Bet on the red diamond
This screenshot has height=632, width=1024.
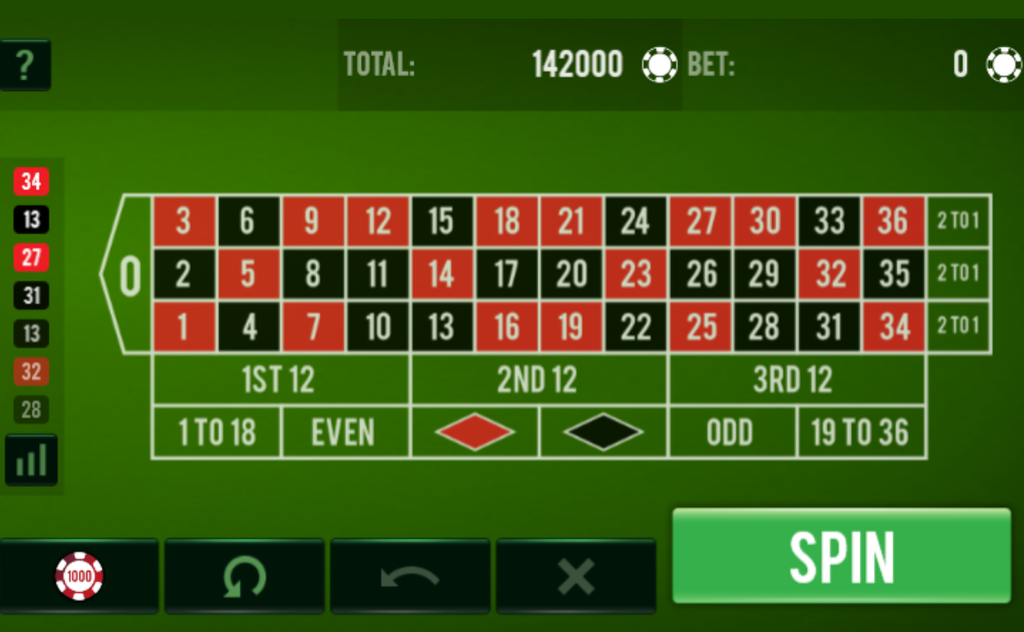click(474, 433)
